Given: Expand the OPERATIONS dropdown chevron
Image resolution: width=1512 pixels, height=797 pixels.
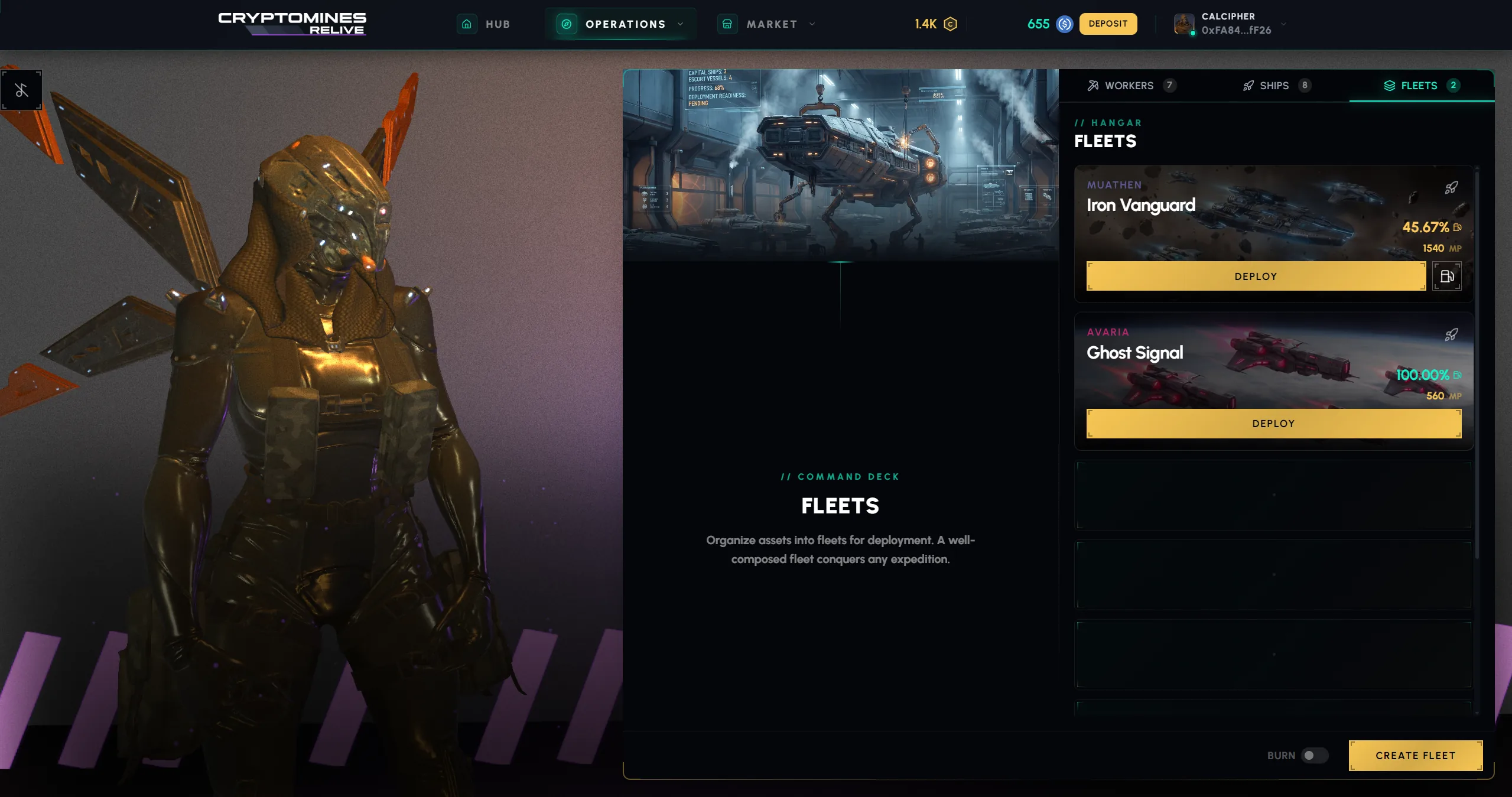Looking at the screenshot, I should click(681, 24).
